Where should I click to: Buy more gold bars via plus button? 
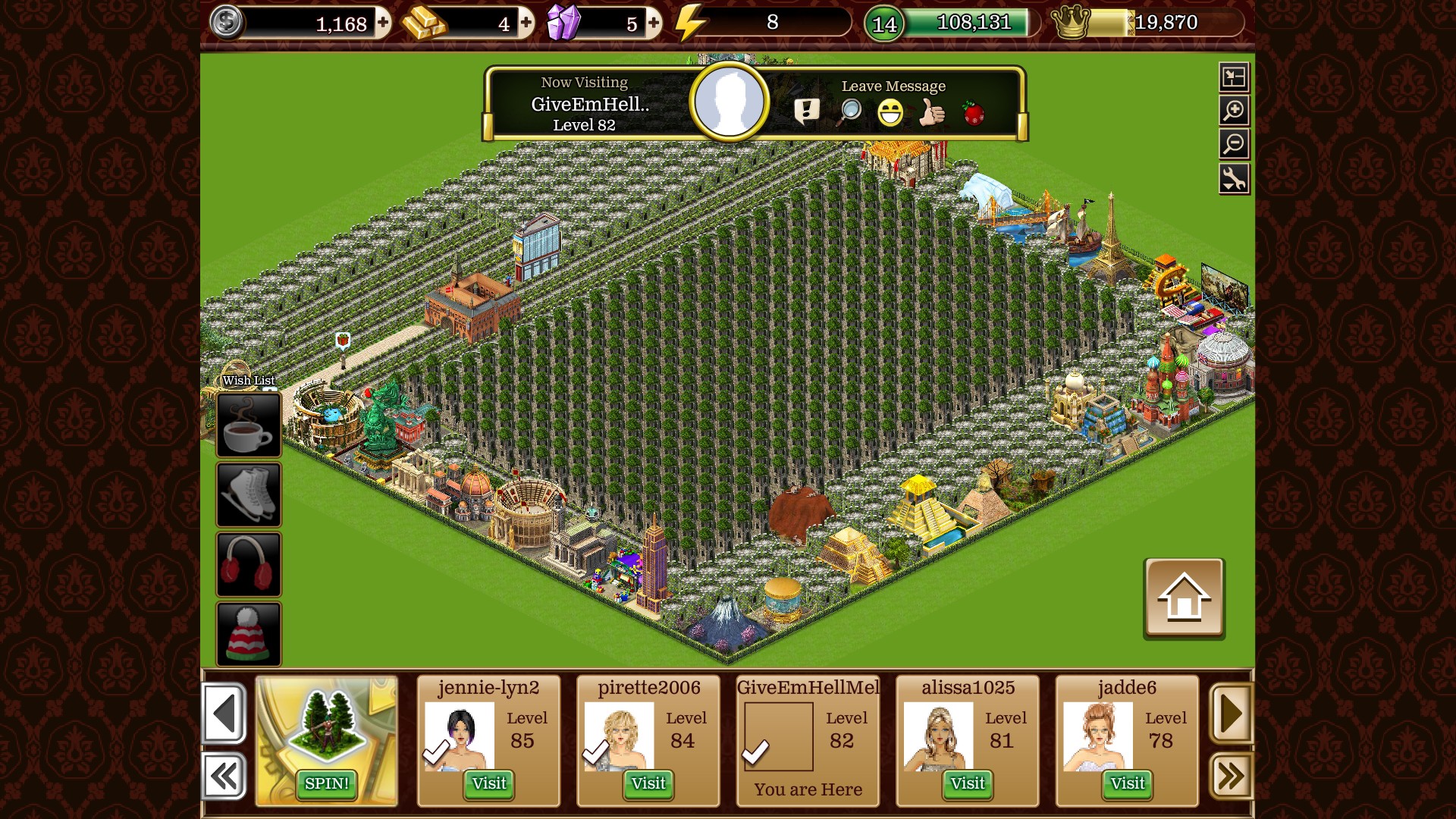(526, 23)
